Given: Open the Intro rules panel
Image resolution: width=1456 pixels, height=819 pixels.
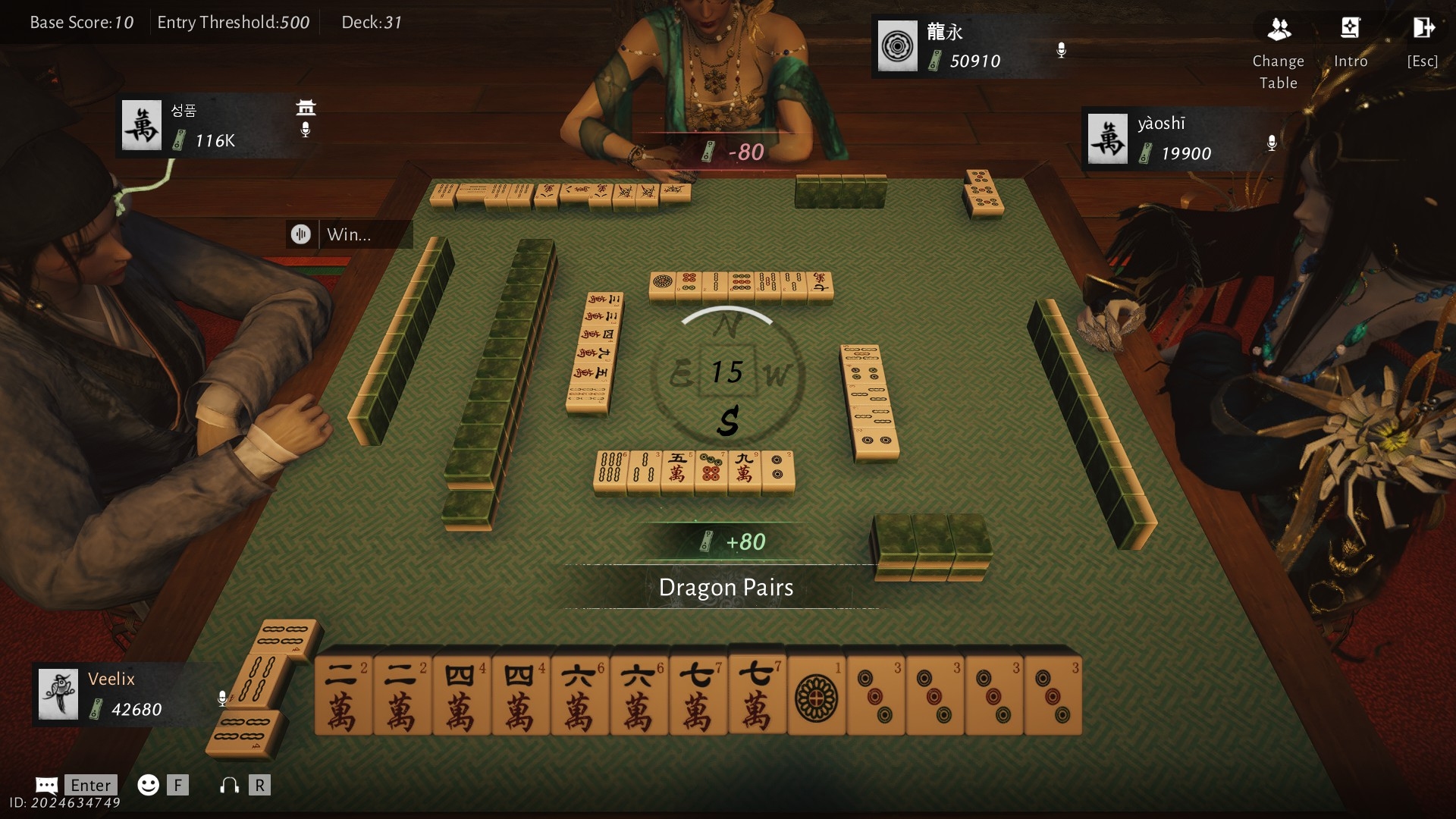Looking at the screenshot, I should point(1350,30).
